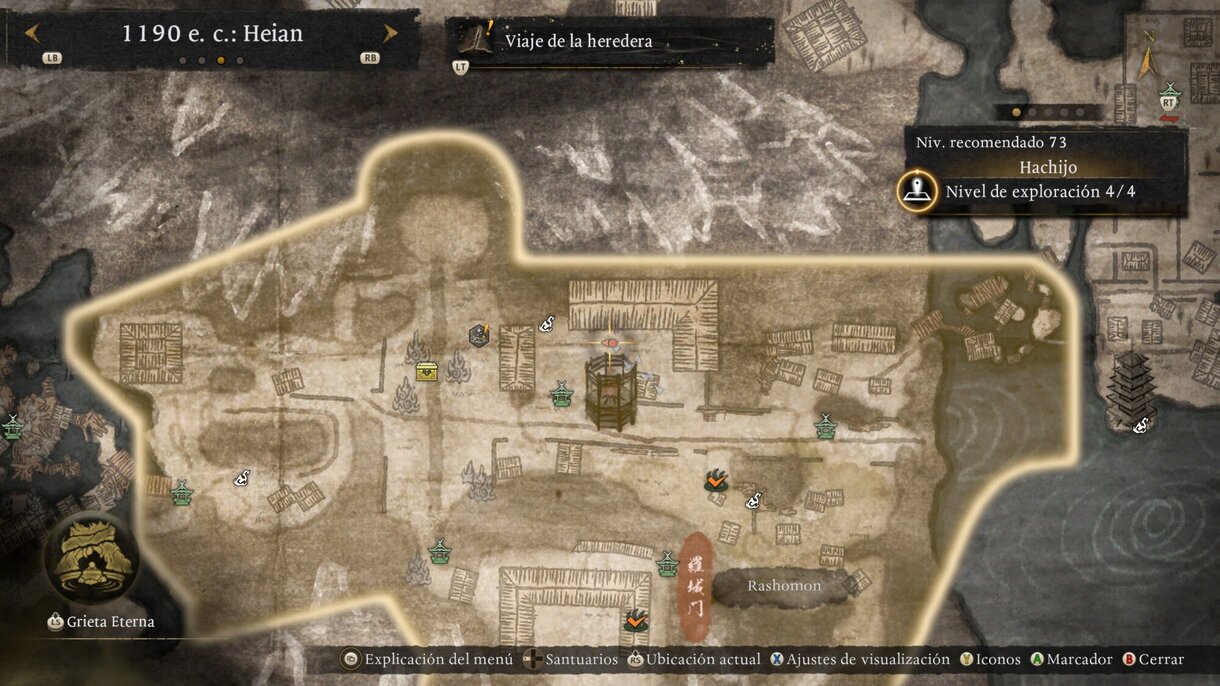The height and width of the screenshot is (686, 1220).
Task: Open the Grieta Eterna emblem
Action: (x=92, y=559)
